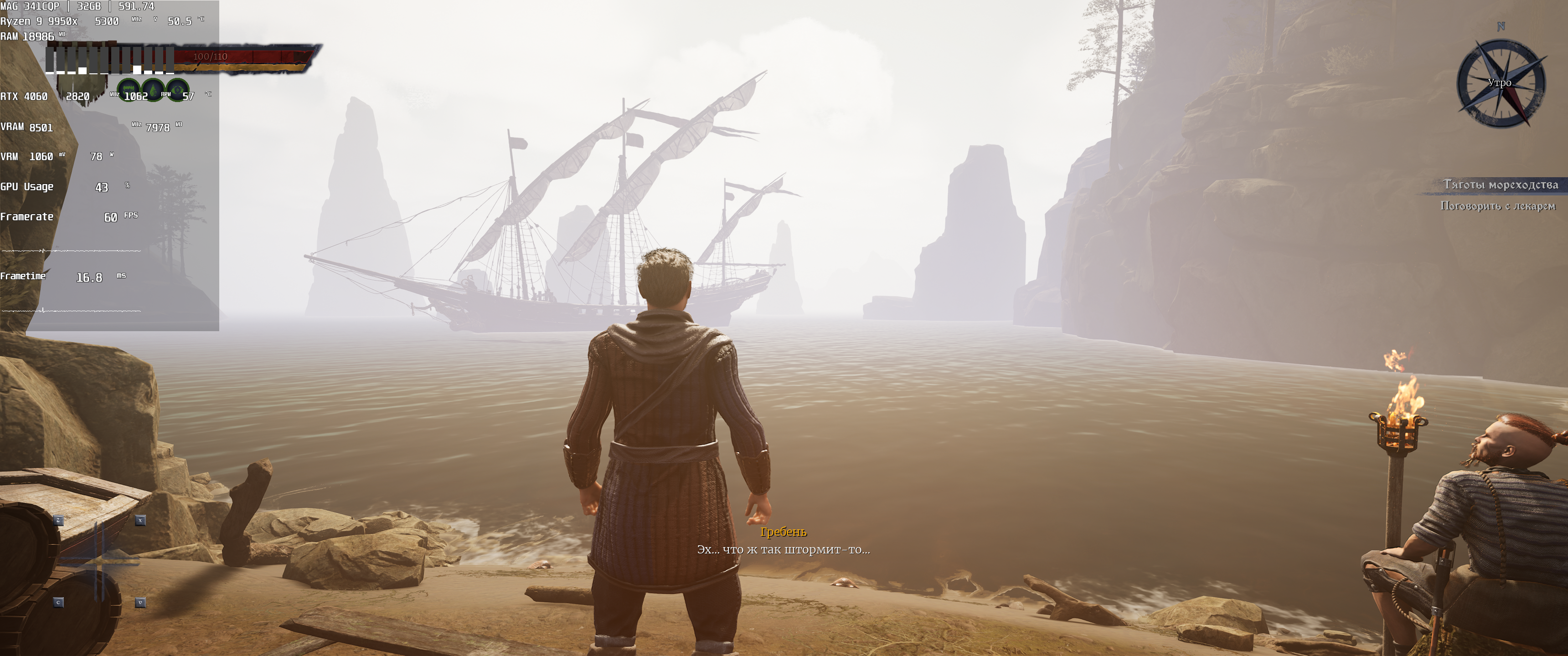
Task: Select the Поговорить с лекарем objective
Action: click(x=1497, y=206)
